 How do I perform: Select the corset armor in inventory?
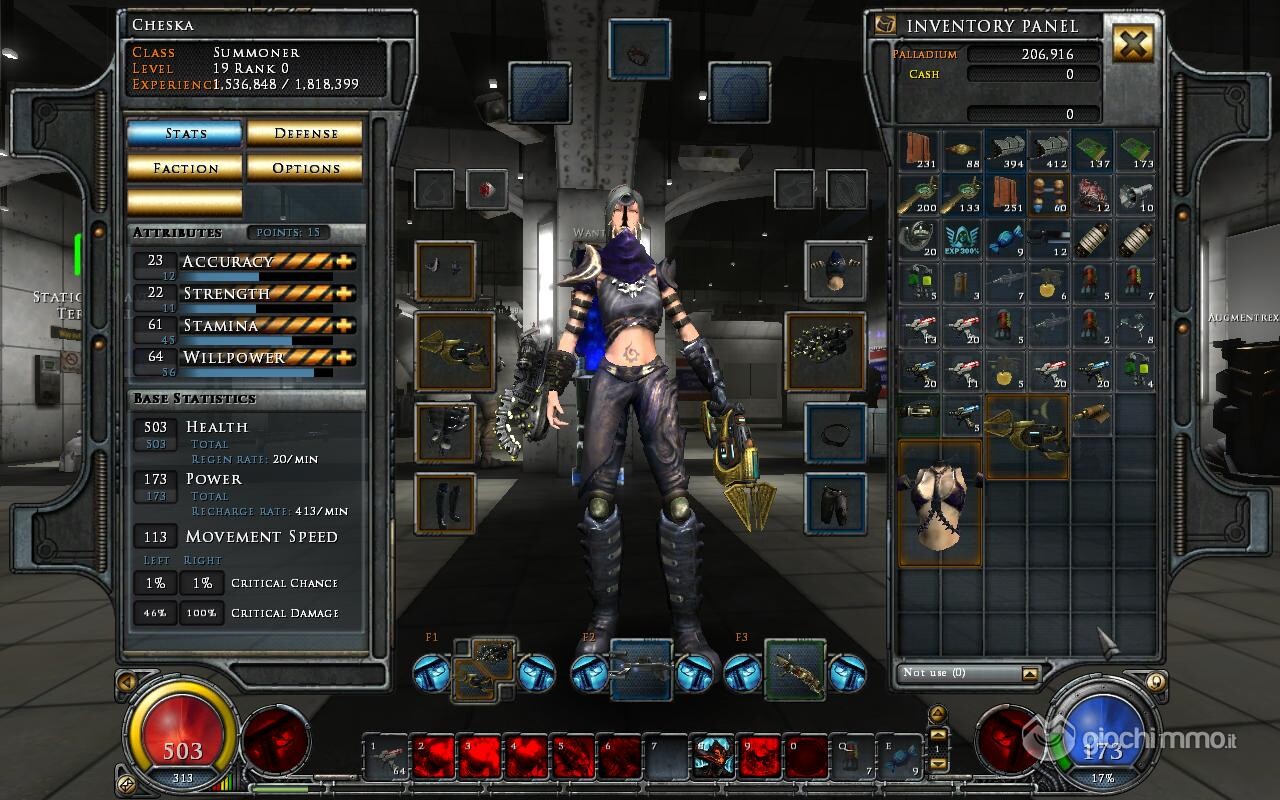[940, 504]
